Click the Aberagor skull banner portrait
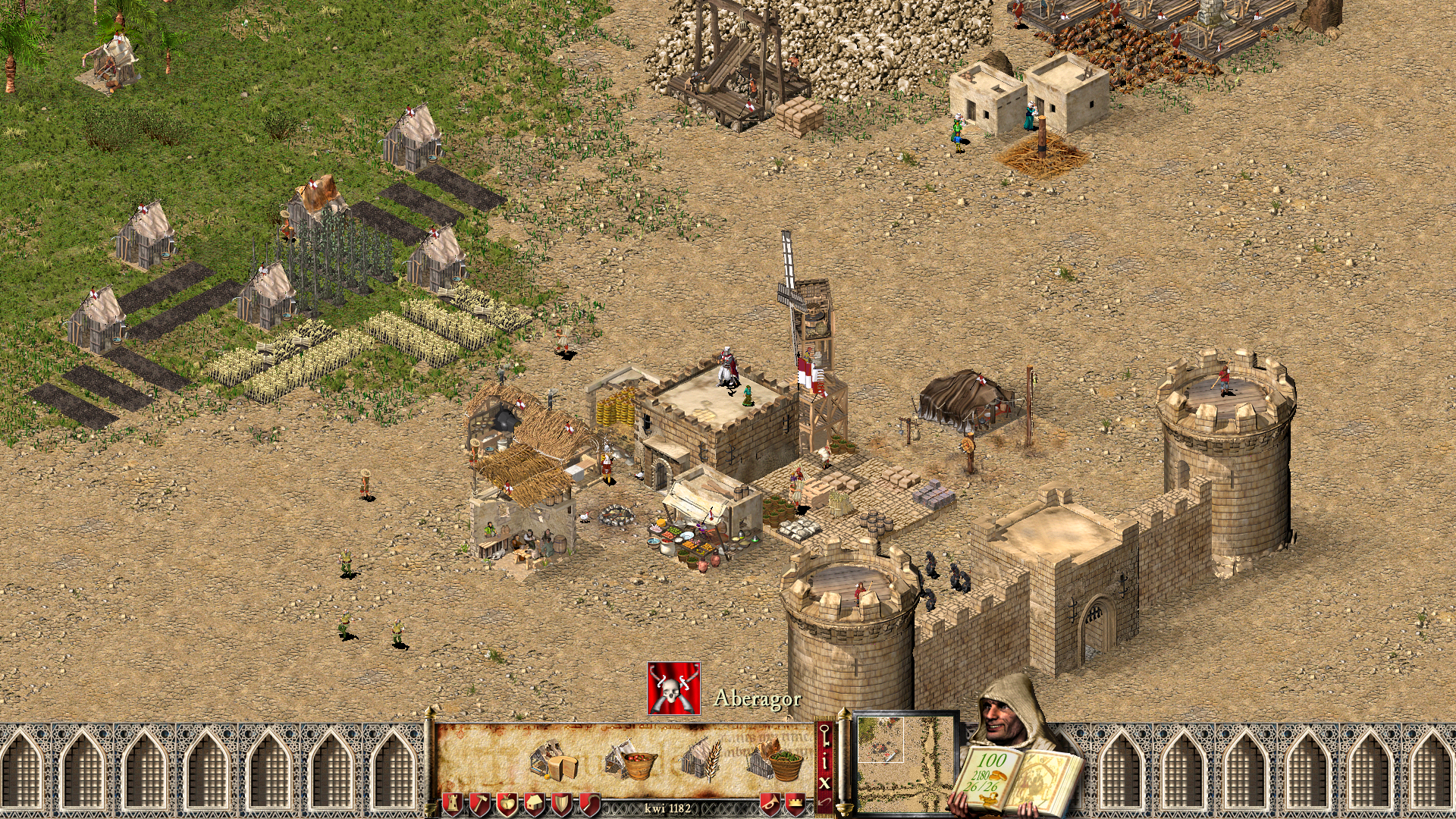The image size is (1456, 819). [673, 688]
